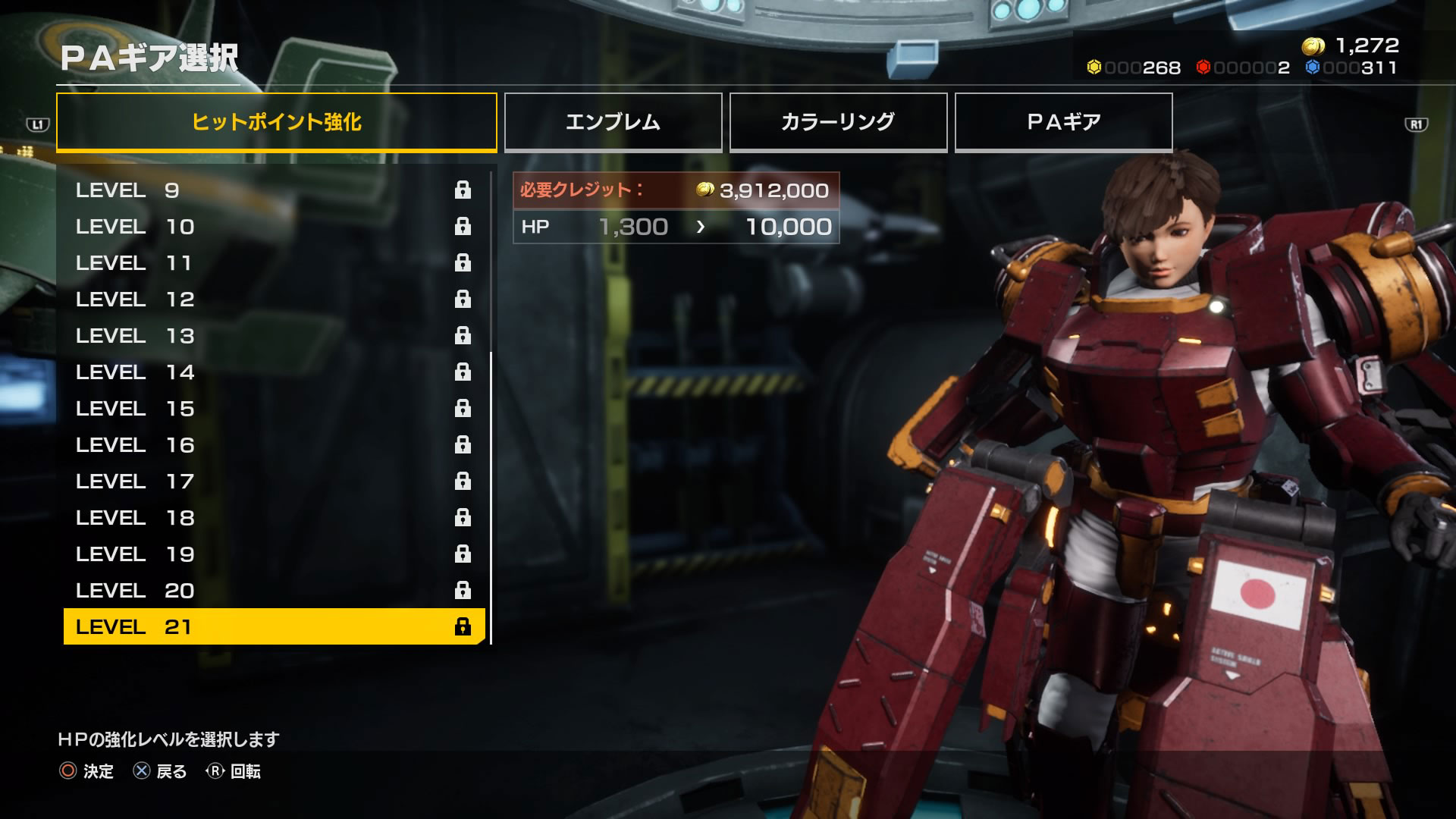Select the LEVEL 11 row
Screen dimensions: 1456x819
273,263
